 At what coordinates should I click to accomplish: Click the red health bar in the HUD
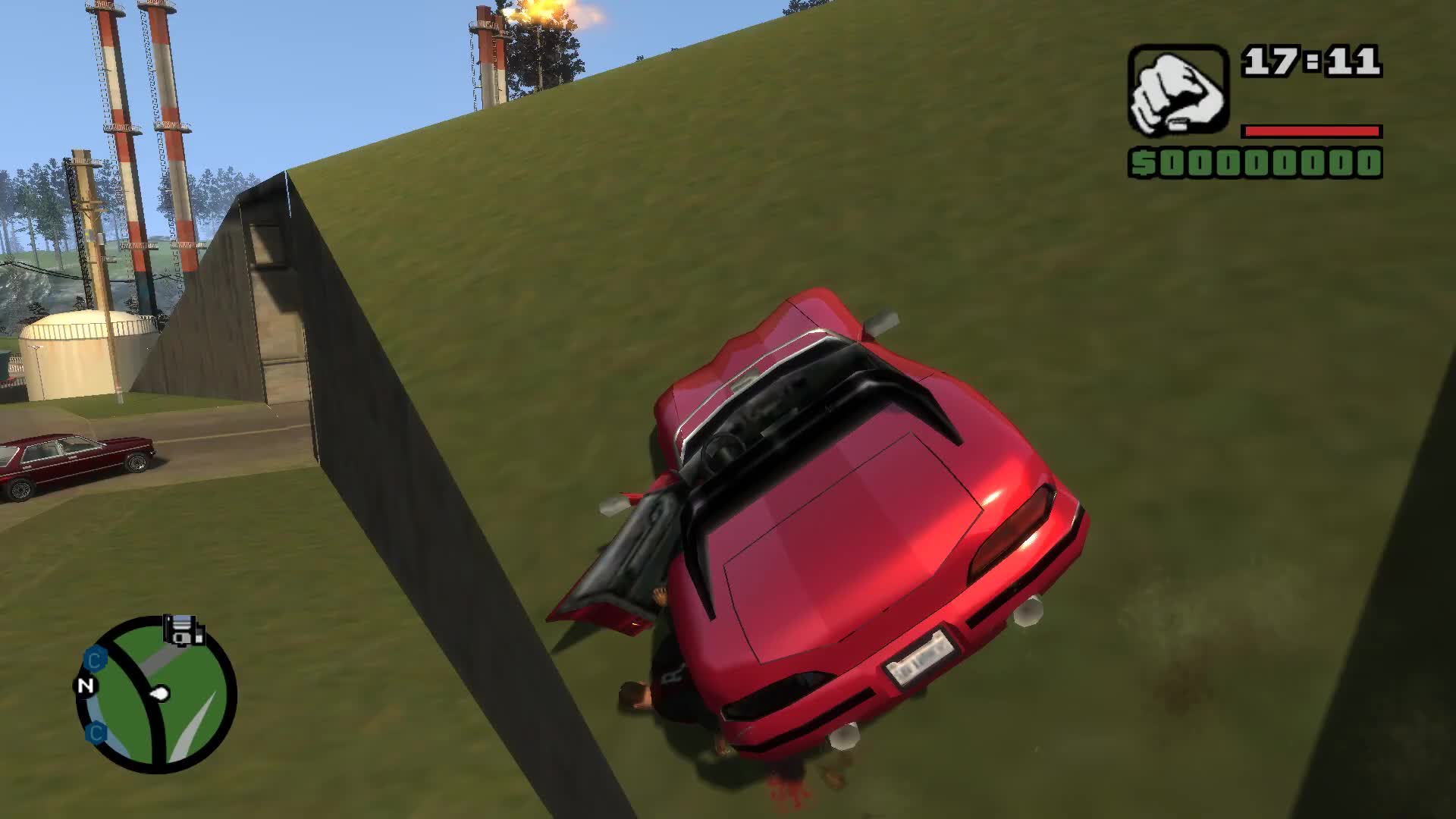1312,130
